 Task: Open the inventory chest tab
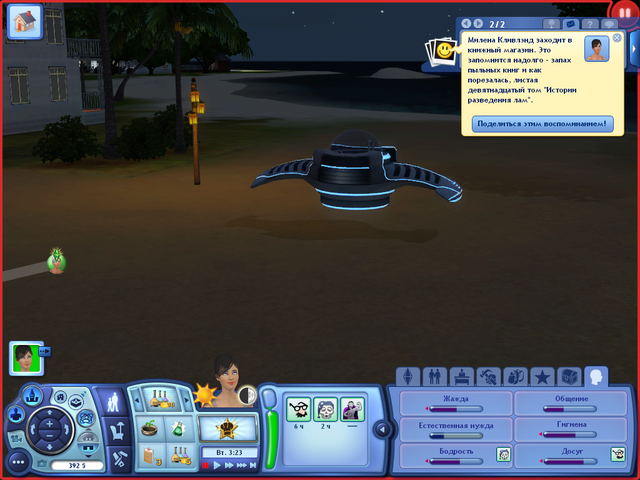(x=569, y=377)
